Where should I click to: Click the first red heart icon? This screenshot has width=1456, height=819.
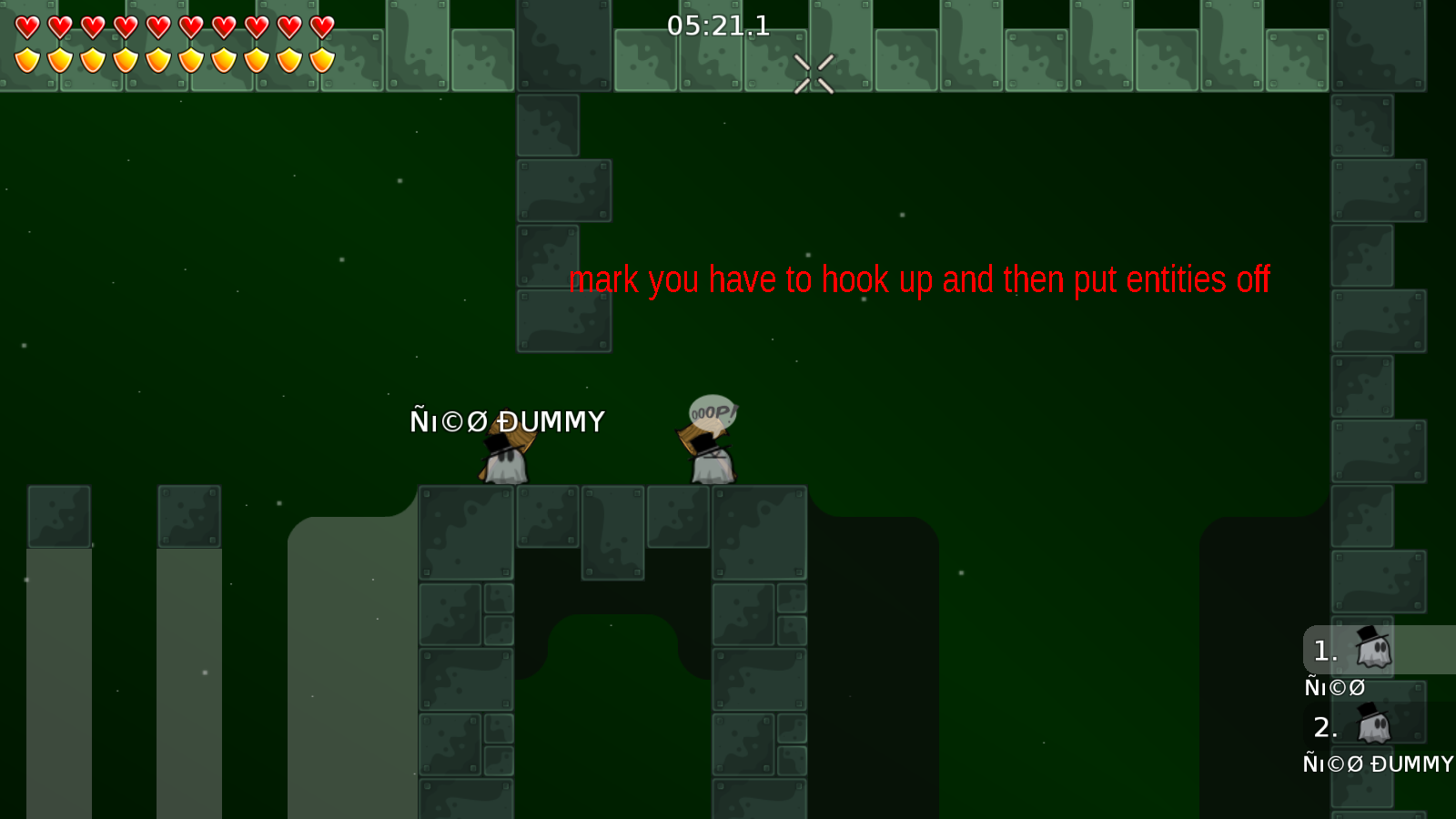point(27,27)
